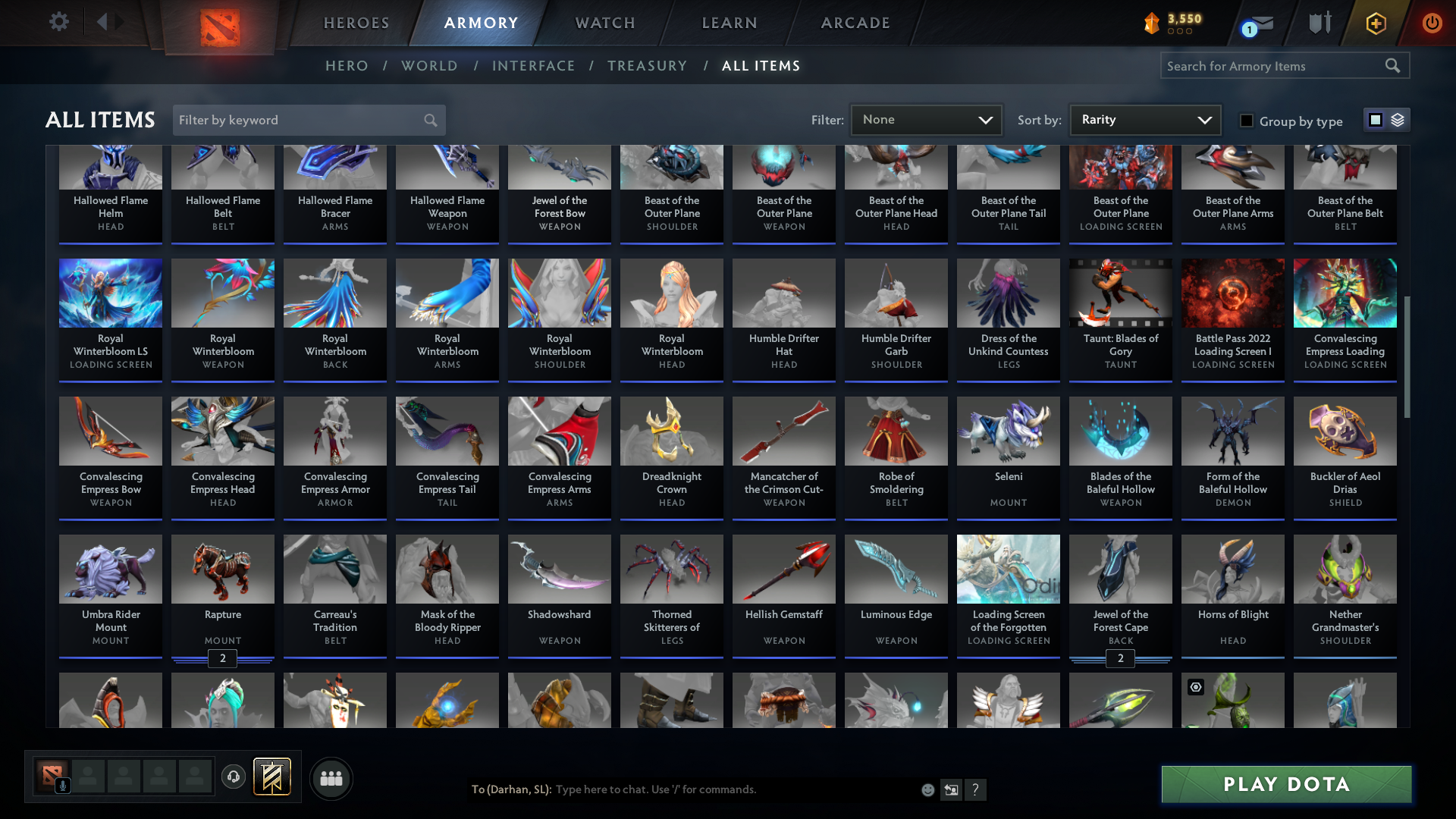Switch to stacked view with the layers toggle
Image resolution: width=1456 pixels, height=819 pixels.
(x=1398, y=119)
